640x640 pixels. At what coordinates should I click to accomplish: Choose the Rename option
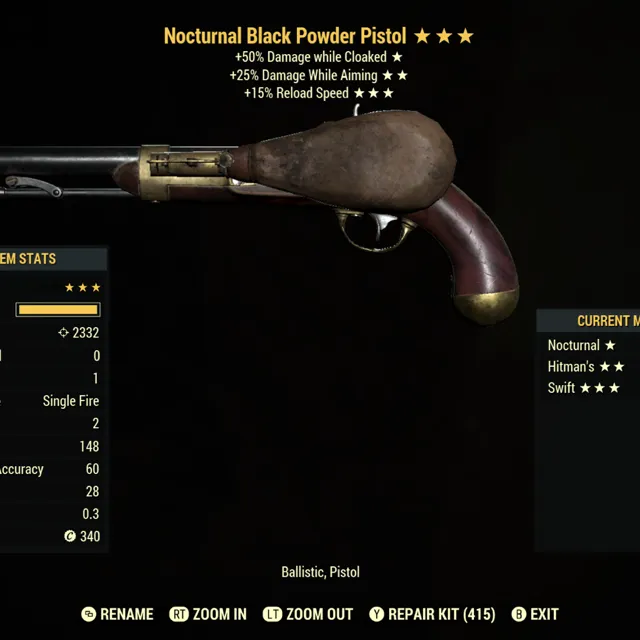pyautogui.click(x=118, y=614)
